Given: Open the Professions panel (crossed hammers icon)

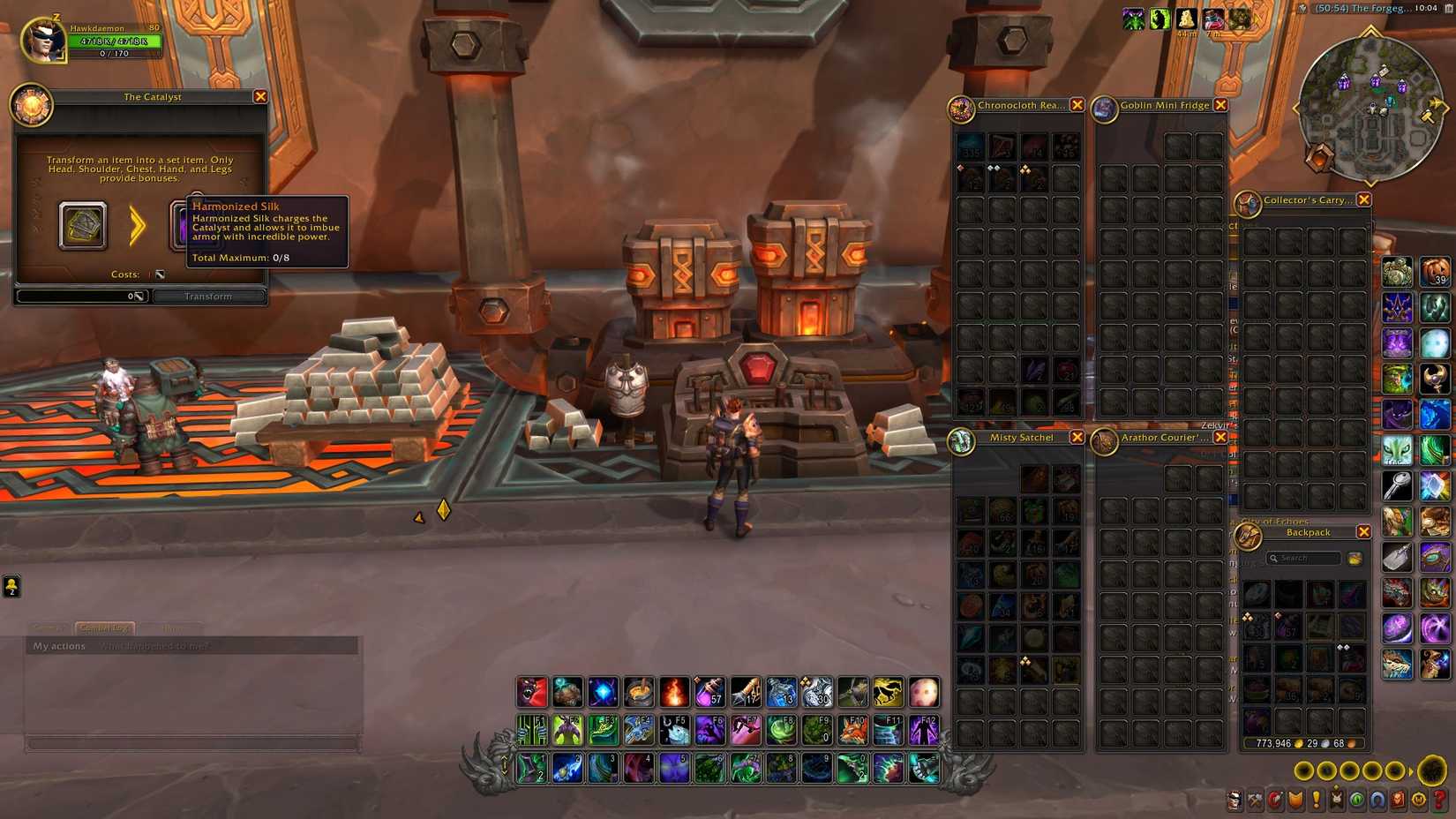Looking at the screenshot, I should (1254, 800).
